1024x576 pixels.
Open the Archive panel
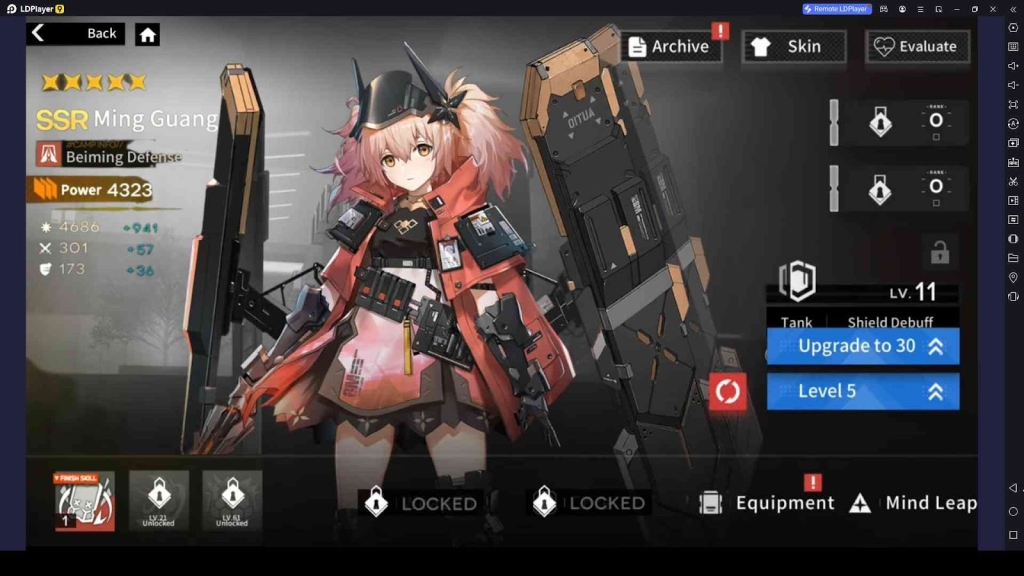(670, 46)
